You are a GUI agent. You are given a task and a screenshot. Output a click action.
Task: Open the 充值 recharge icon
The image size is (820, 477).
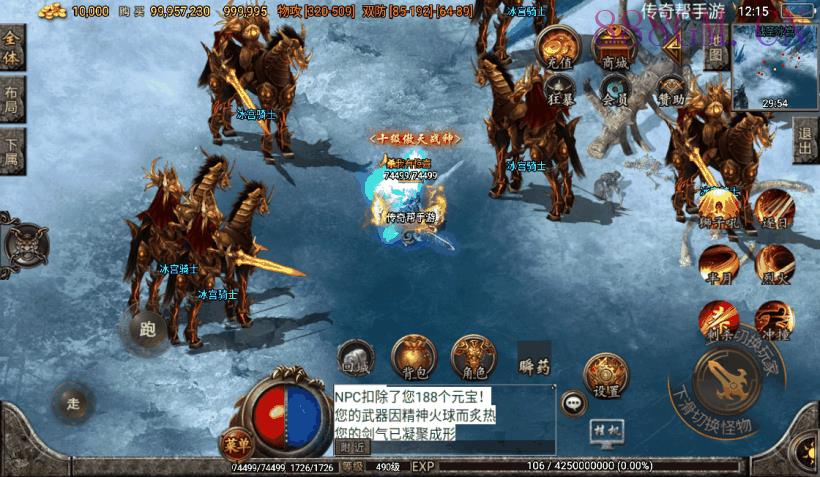click(558, 46)
